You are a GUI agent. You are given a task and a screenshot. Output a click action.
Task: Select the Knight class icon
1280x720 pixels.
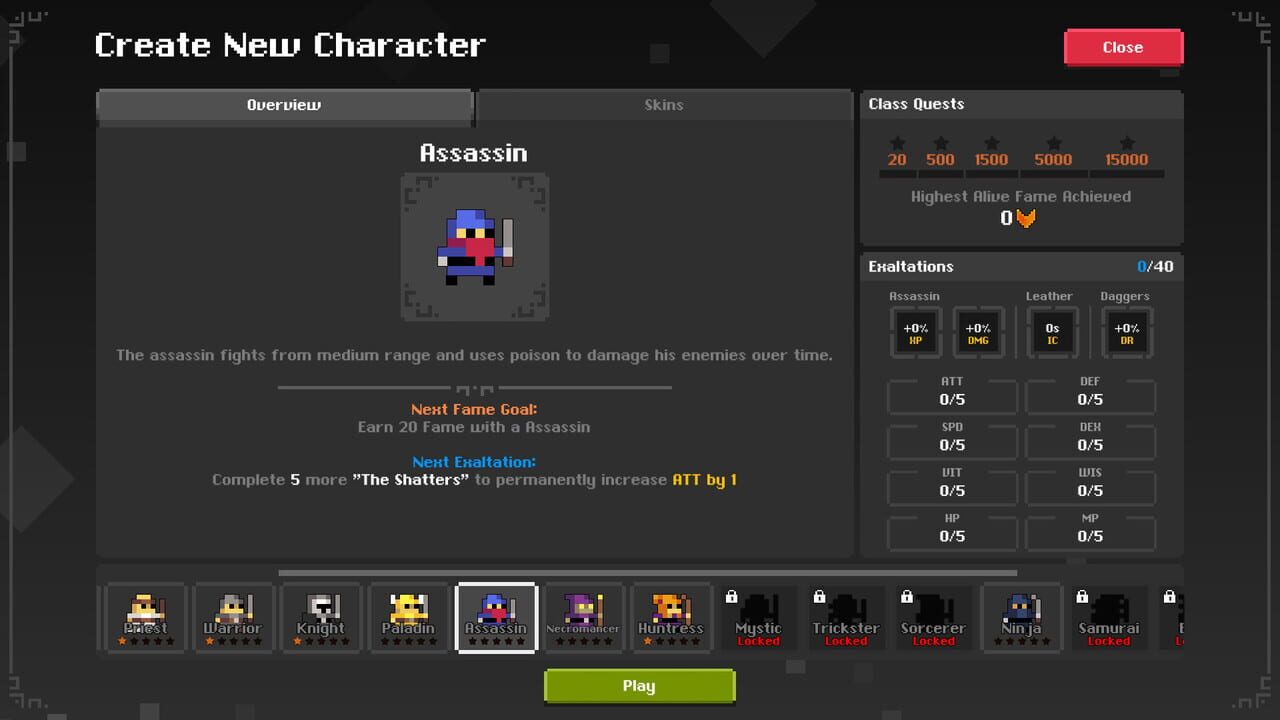[x=321, y=615]
